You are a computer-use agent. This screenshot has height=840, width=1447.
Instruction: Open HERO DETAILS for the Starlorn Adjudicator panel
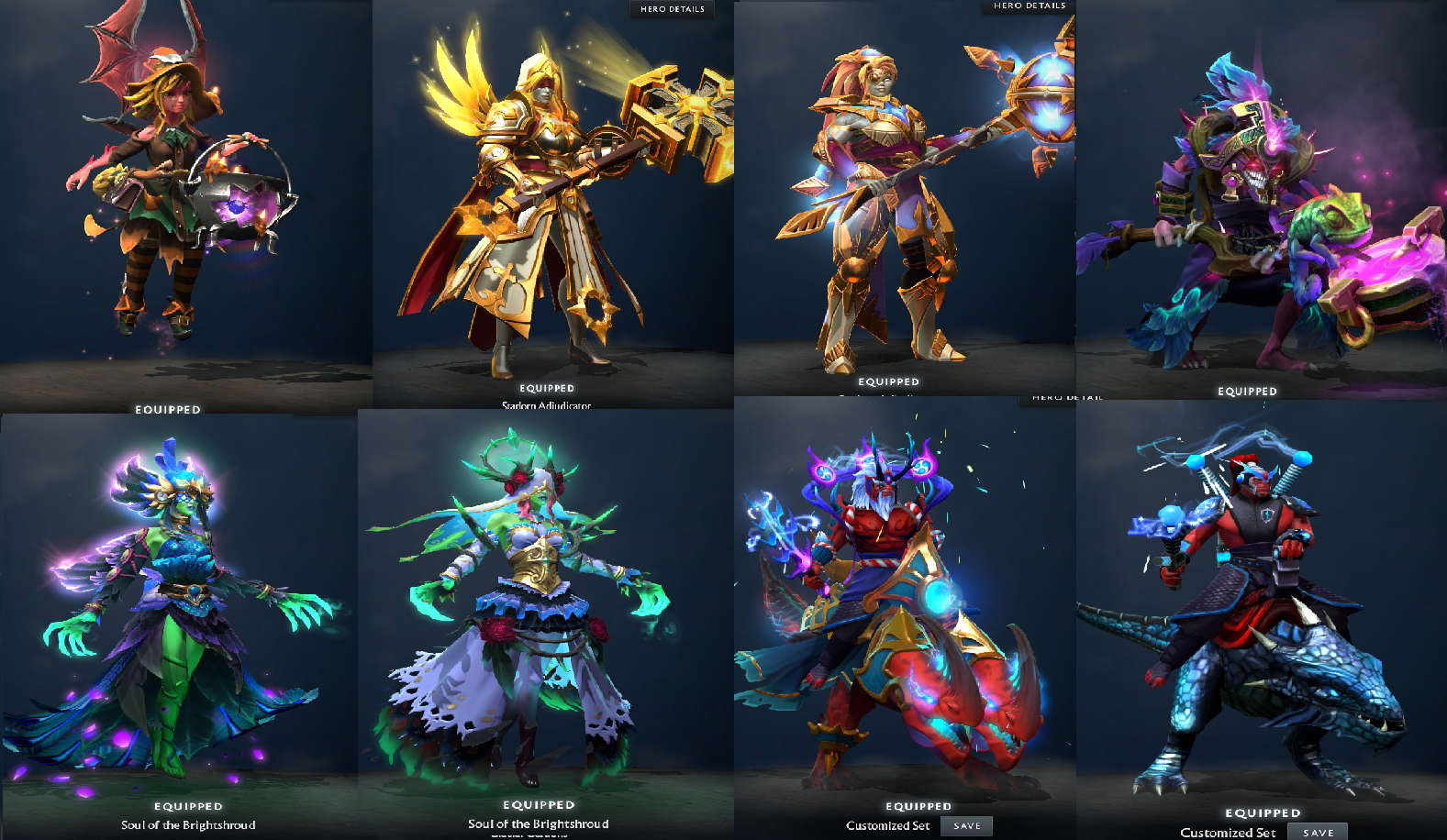671,10
